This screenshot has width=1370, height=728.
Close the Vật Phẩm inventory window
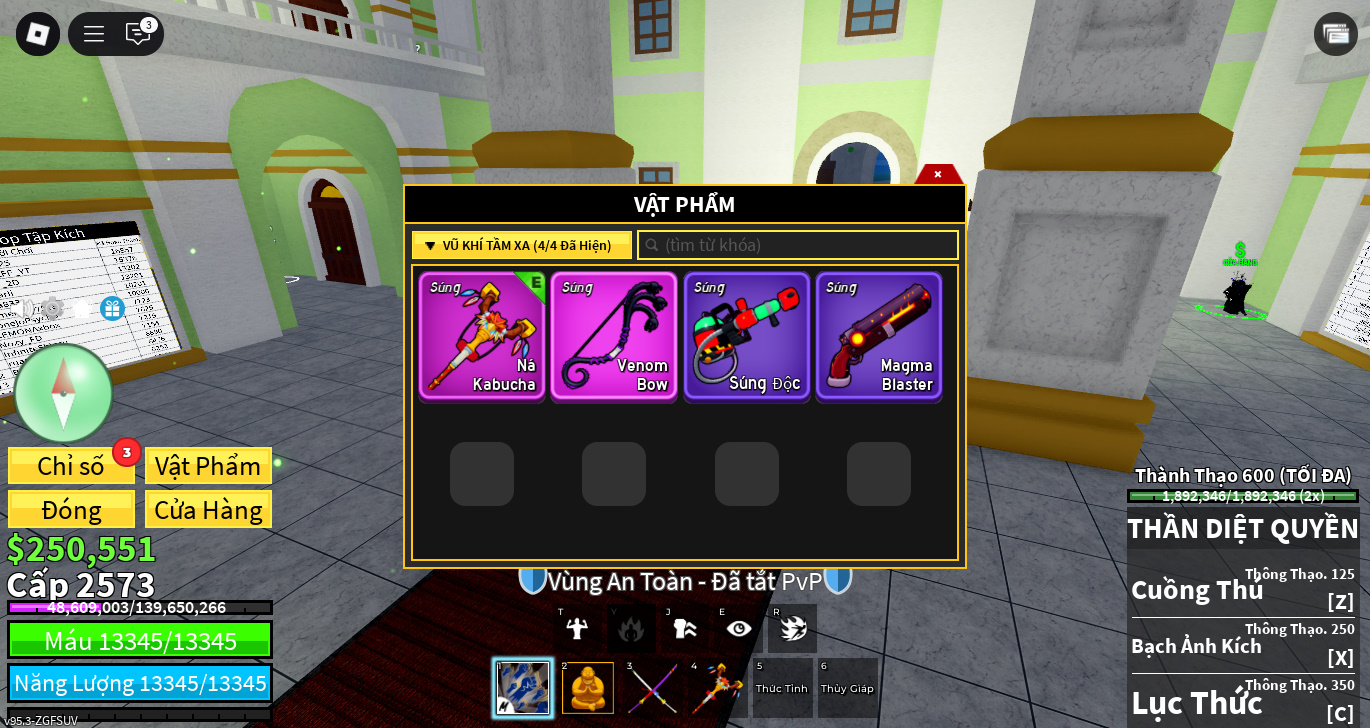point(937,174)
